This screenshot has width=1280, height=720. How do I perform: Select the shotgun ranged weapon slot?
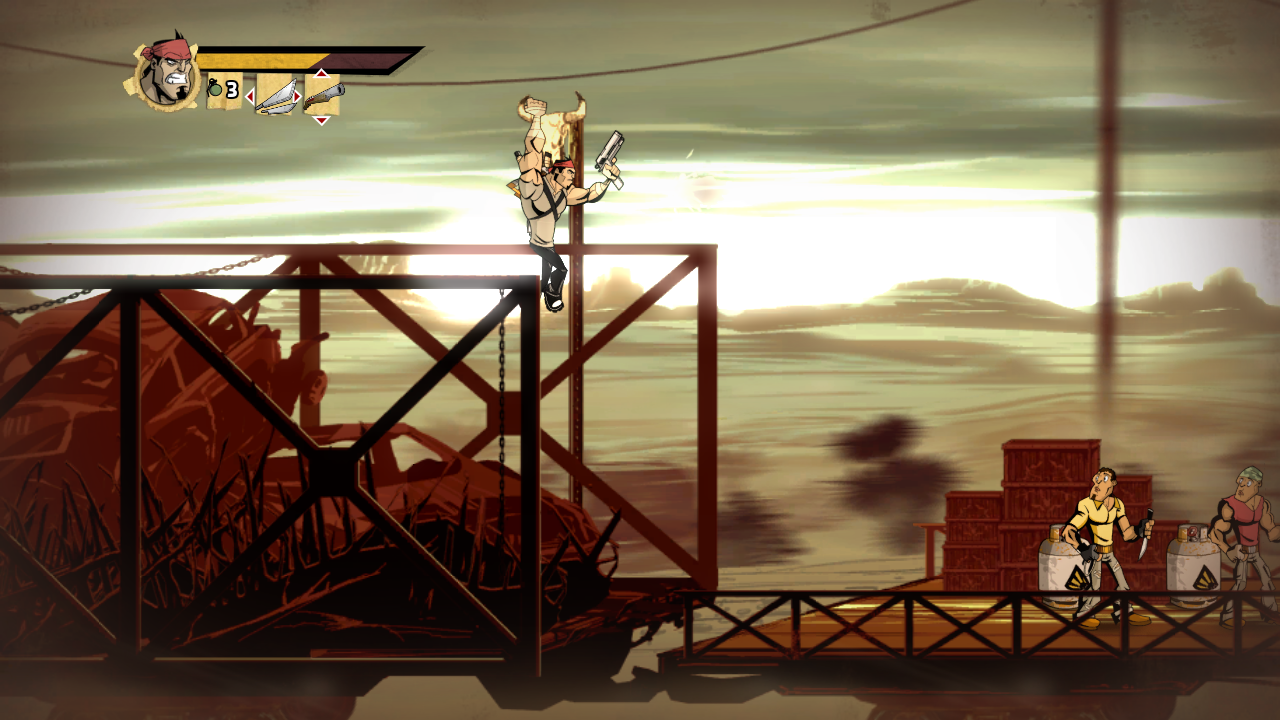323,96
